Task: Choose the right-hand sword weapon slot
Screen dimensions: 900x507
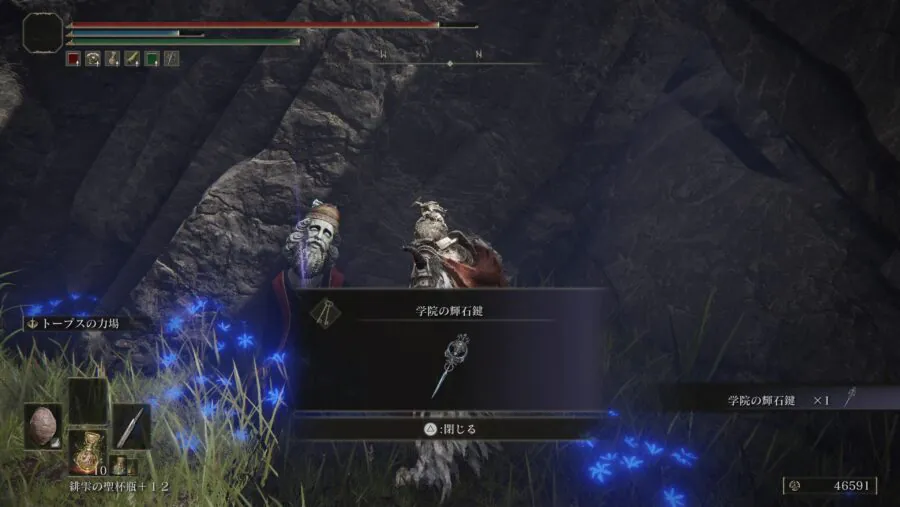Action: pyautogui.click(x=131, y=426)
